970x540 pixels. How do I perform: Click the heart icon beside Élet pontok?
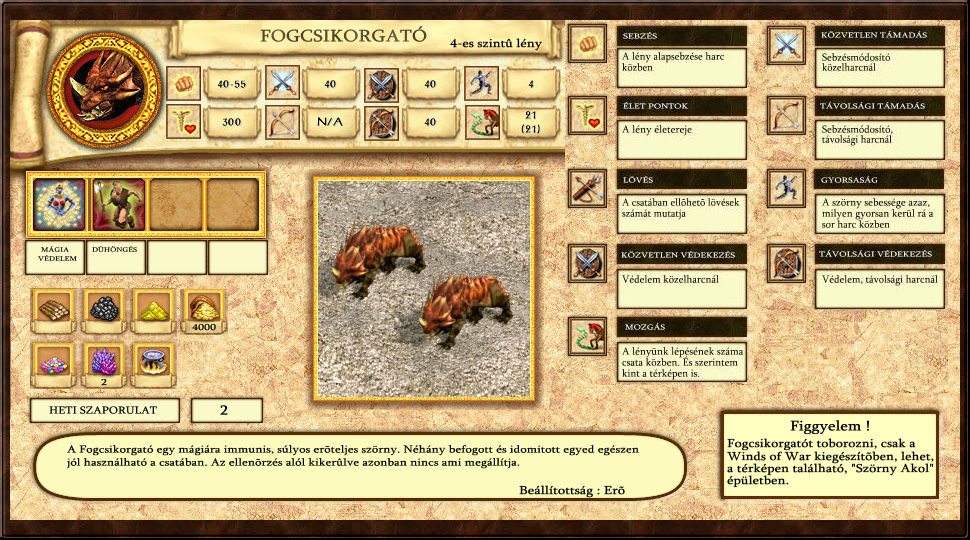coord(587,115)
